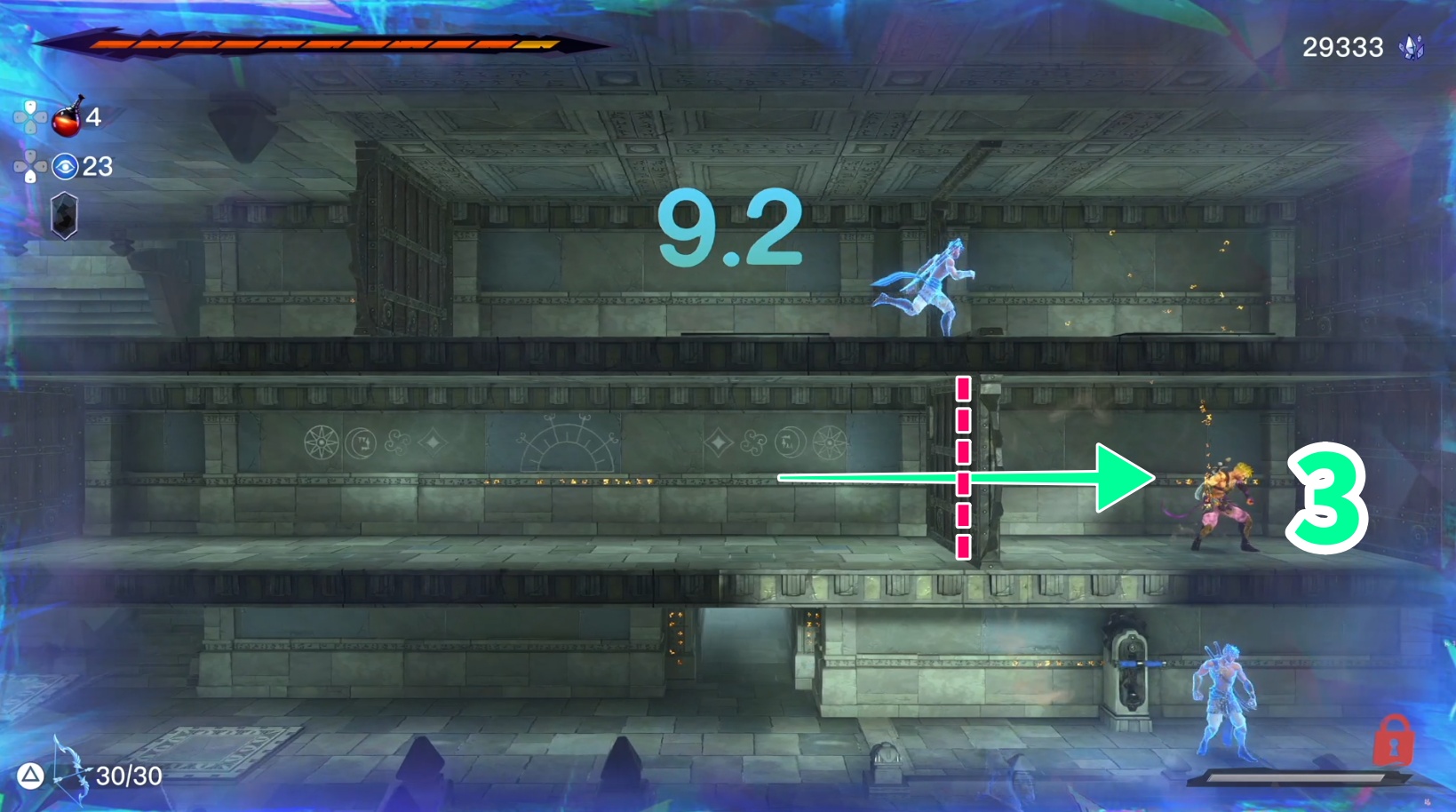Select the dark hexagonal amulet icon

point(64,216)
